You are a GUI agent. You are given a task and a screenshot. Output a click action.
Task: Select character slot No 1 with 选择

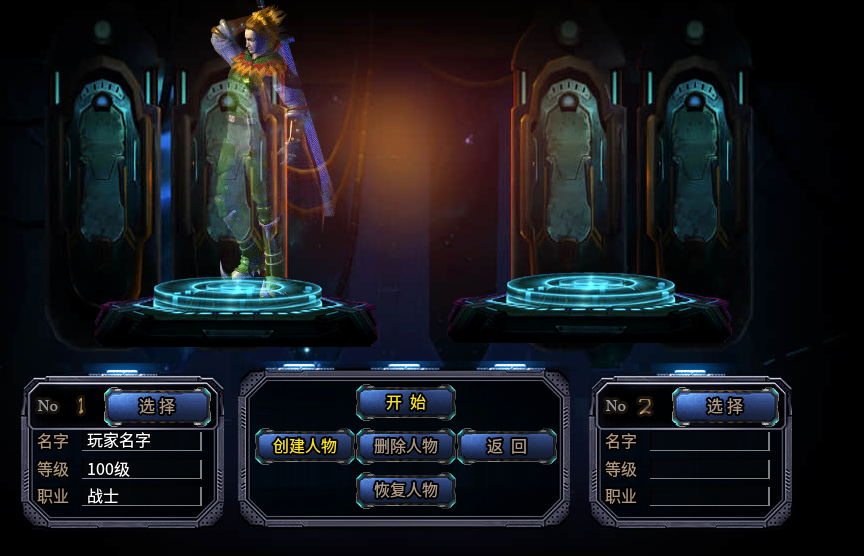(157, 406)
